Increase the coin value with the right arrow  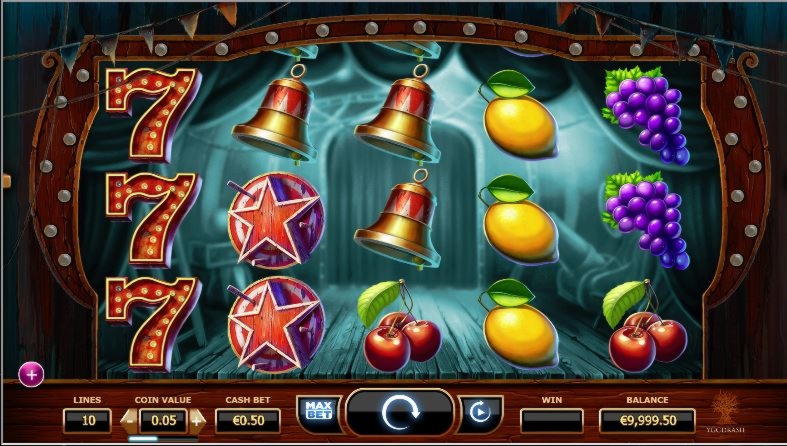pyautogui.click(x=196, y=420)
